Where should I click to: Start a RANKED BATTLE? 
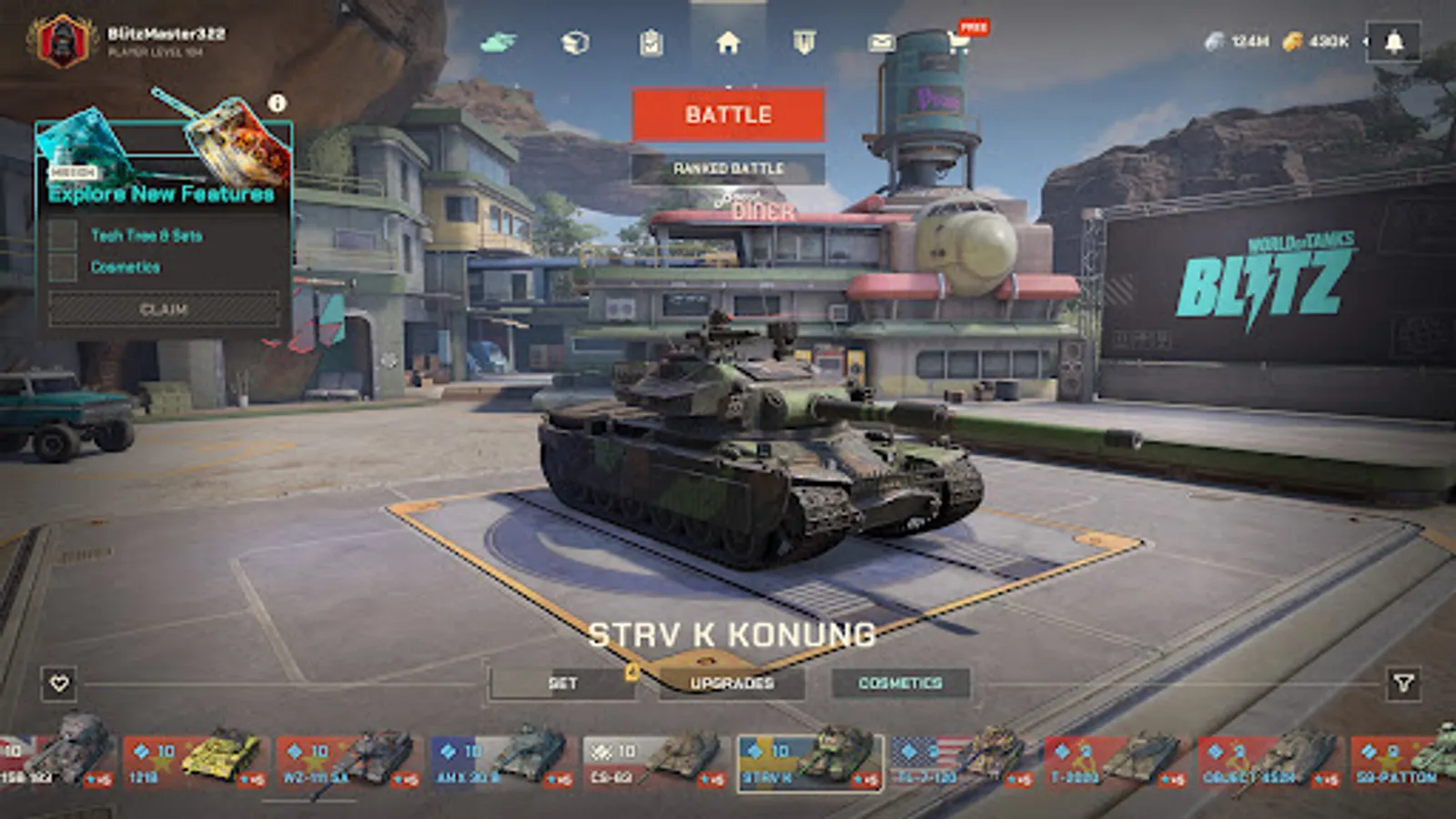pos(728,168)
